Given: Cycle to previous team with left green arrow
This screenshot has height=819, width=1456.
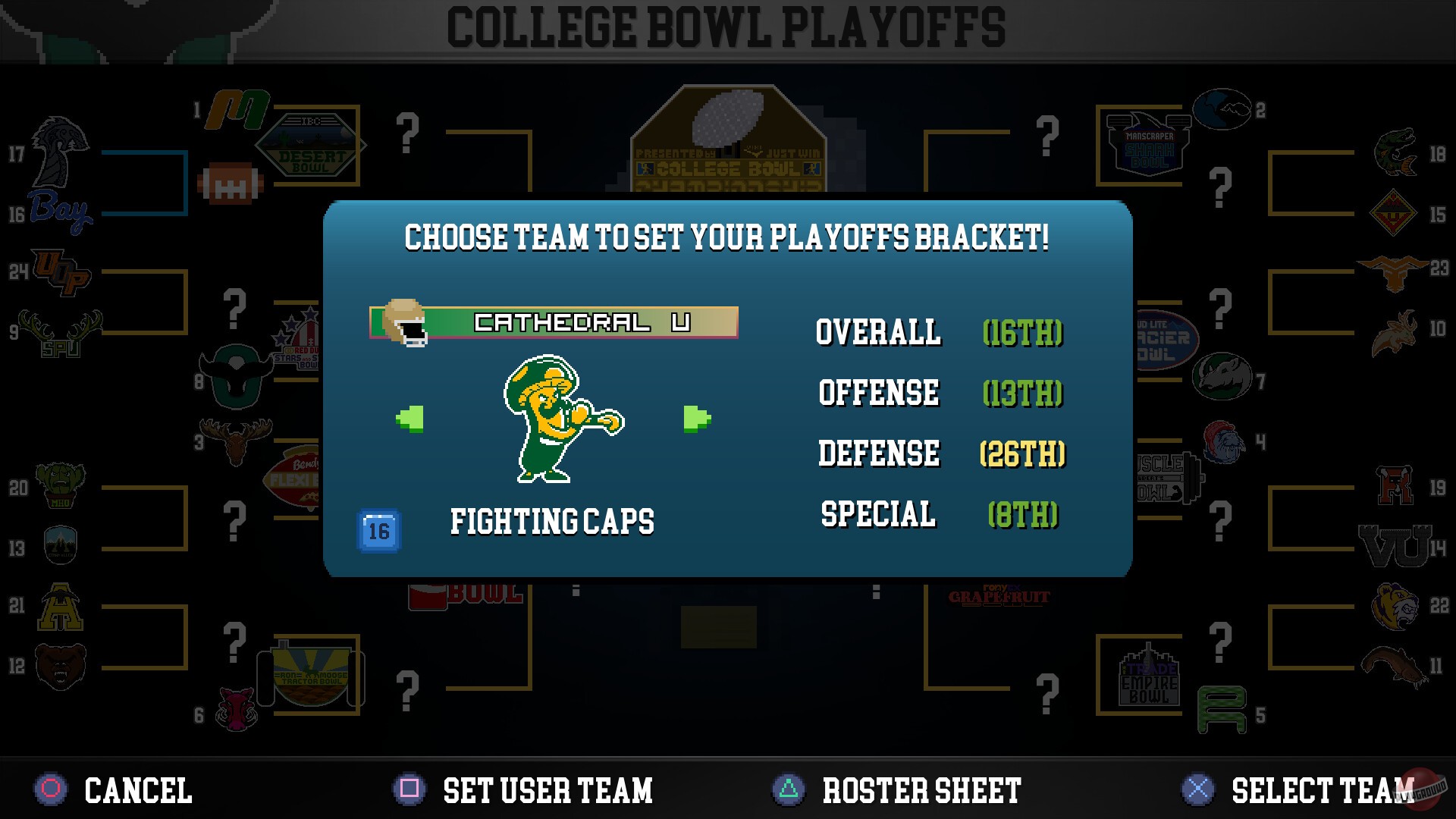Looking at the screenshot, I should [409, 418].
